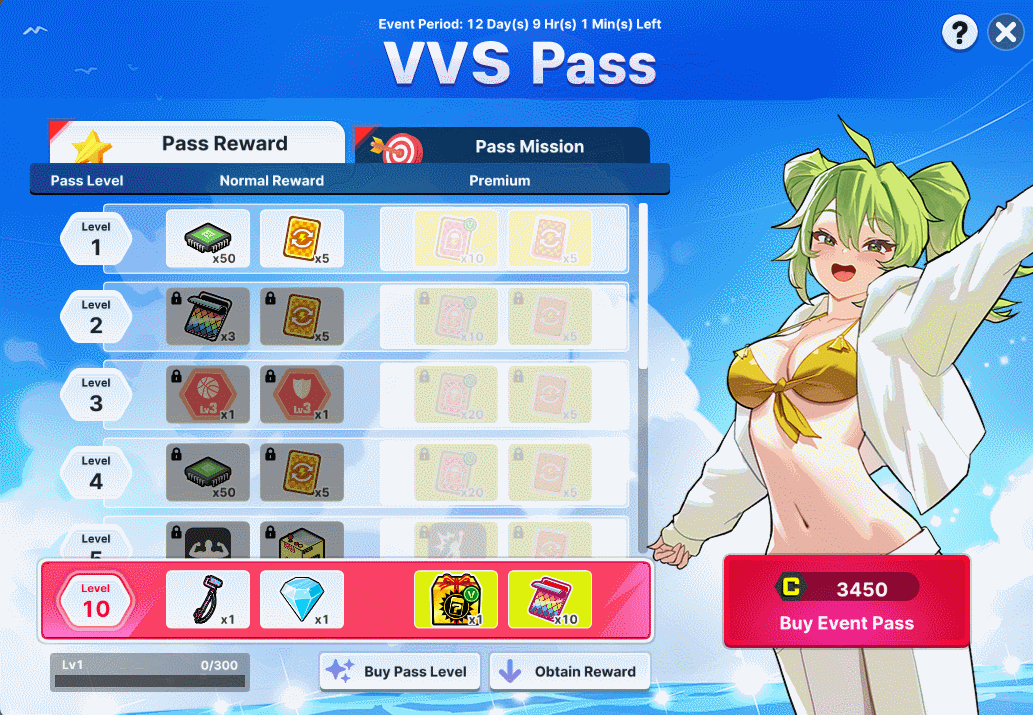
Task: Select the locked Level 2 rainbow pack x3
Action: 208,316
